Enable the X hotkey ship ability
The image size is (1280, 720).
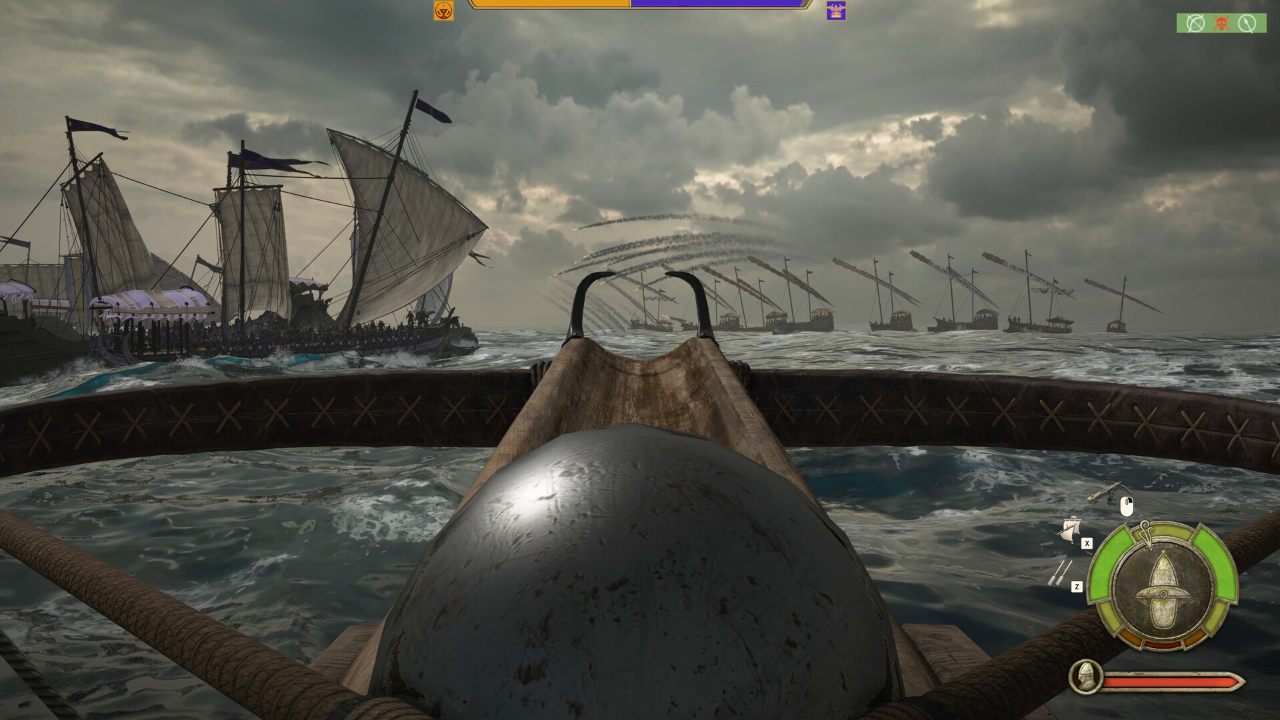click(x=1087, y=543)
